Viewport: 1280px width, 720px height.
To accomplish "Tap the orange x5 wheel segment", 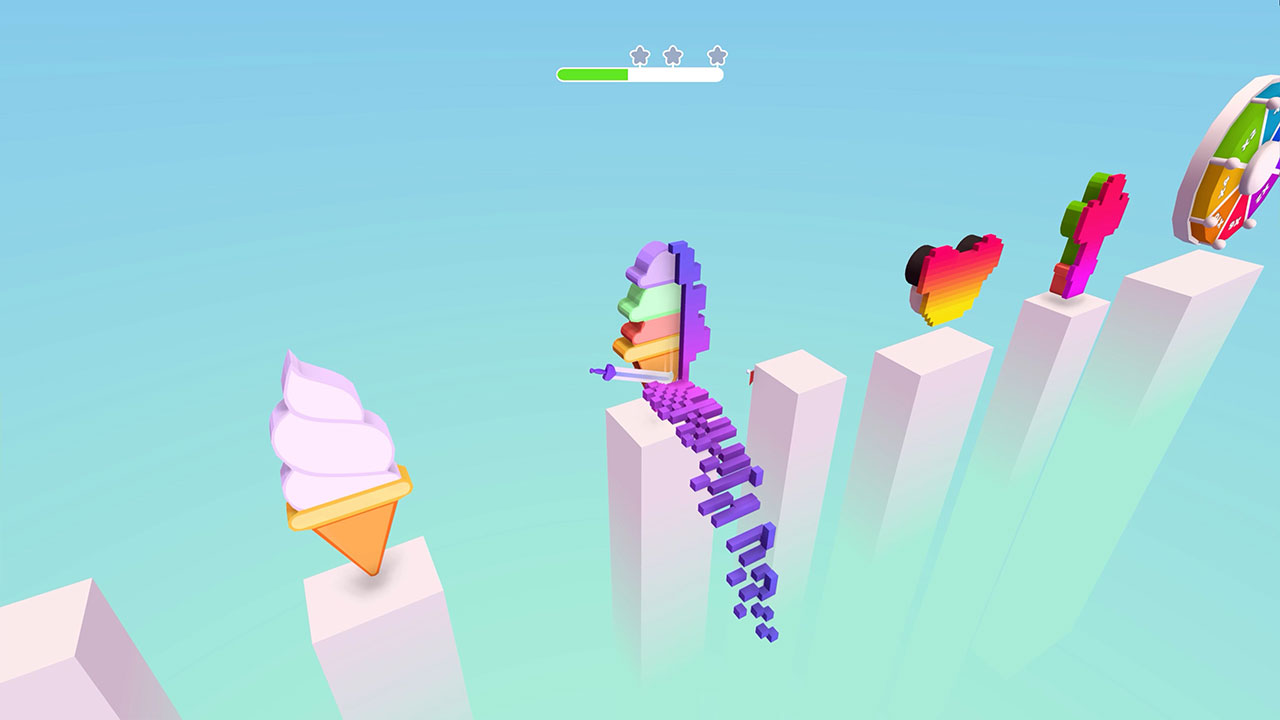I will 1223,187.
